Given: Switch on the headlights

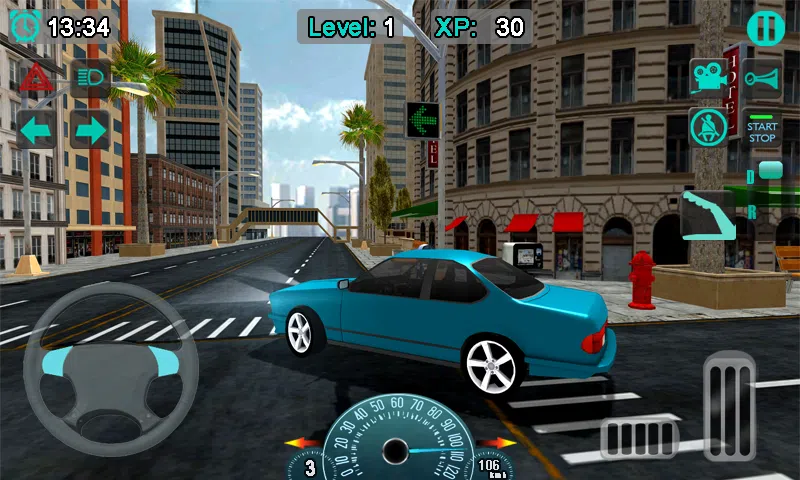Looking at the screenshot, I should click(x=90, y=78).
